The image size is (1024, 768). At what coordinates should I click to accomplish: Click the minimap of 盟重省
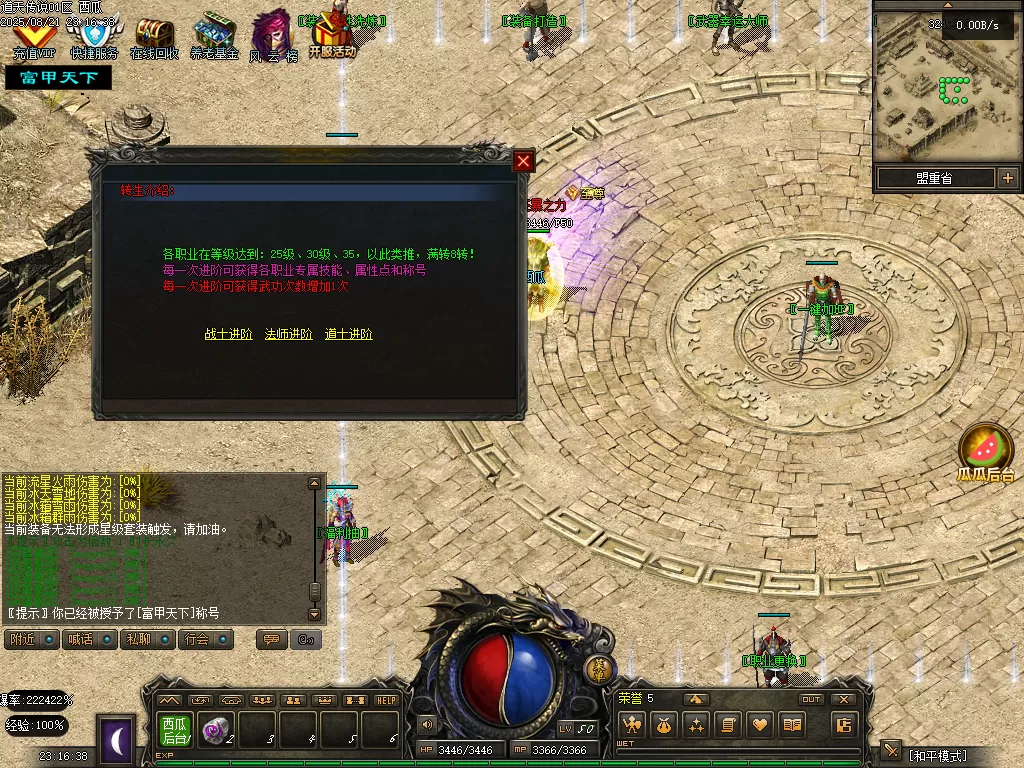tap(945, 90)
